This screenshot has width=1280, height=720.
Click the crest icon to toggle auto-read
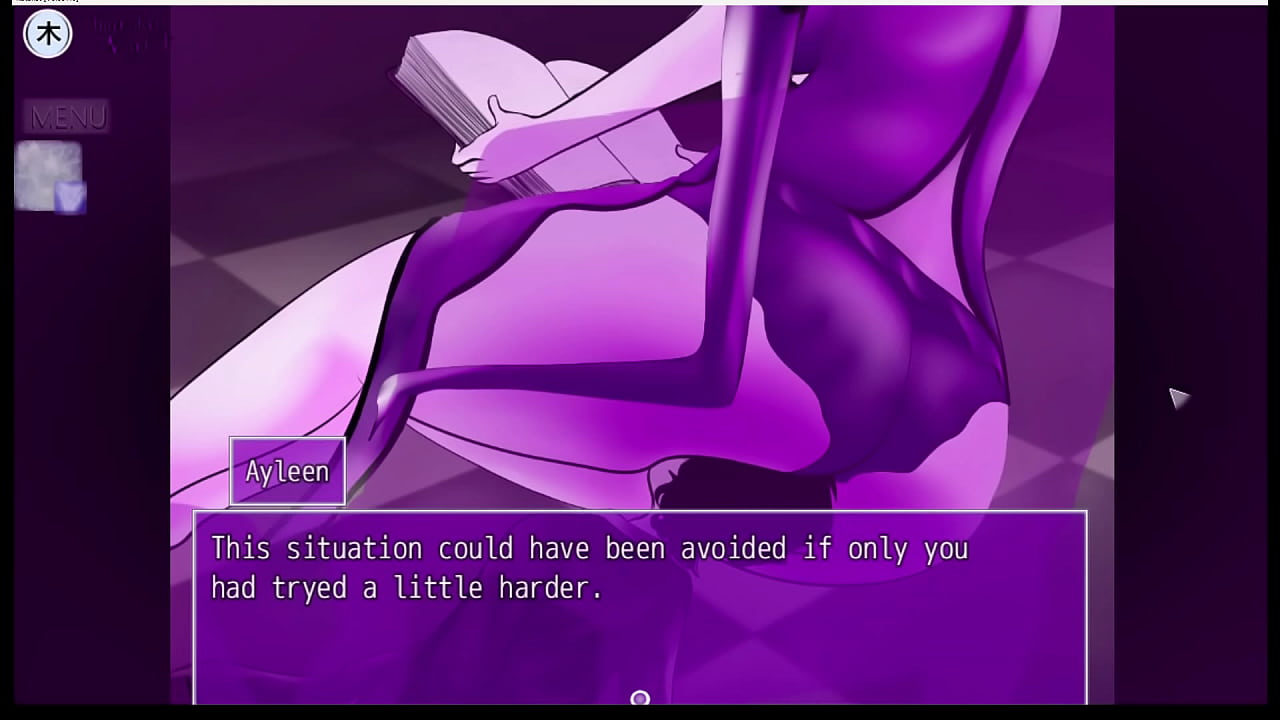tap(47, 33)
